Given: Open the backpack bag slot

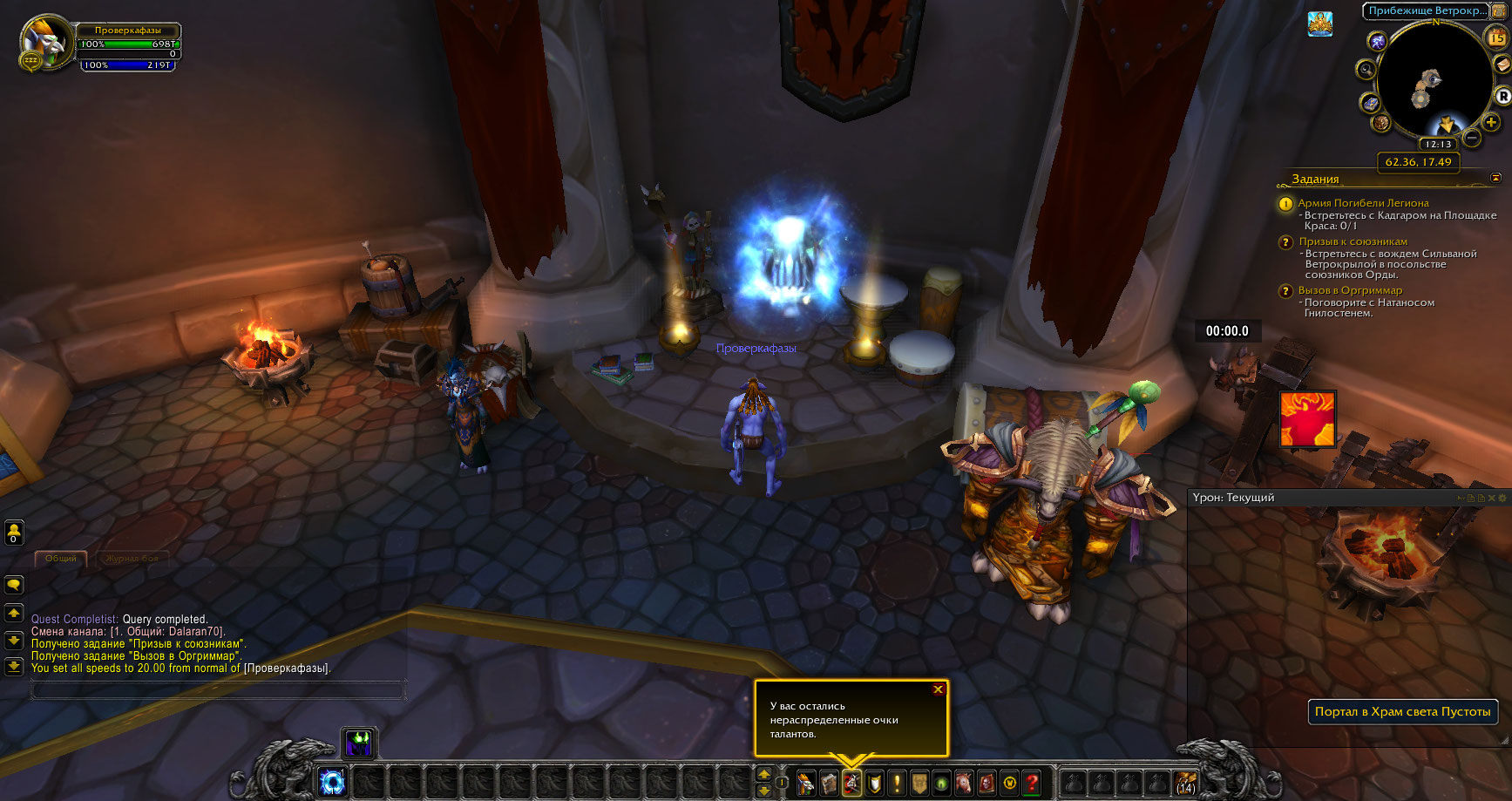Looking at the screenshot, I should (1186, 783).
